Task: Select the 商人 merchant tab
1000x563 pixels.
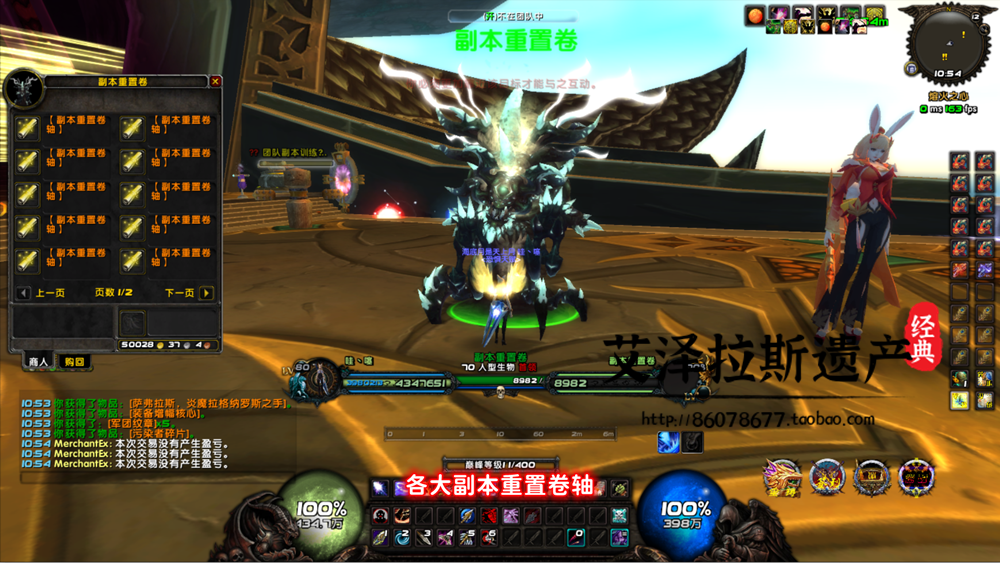Action: [x=38, y=361]
